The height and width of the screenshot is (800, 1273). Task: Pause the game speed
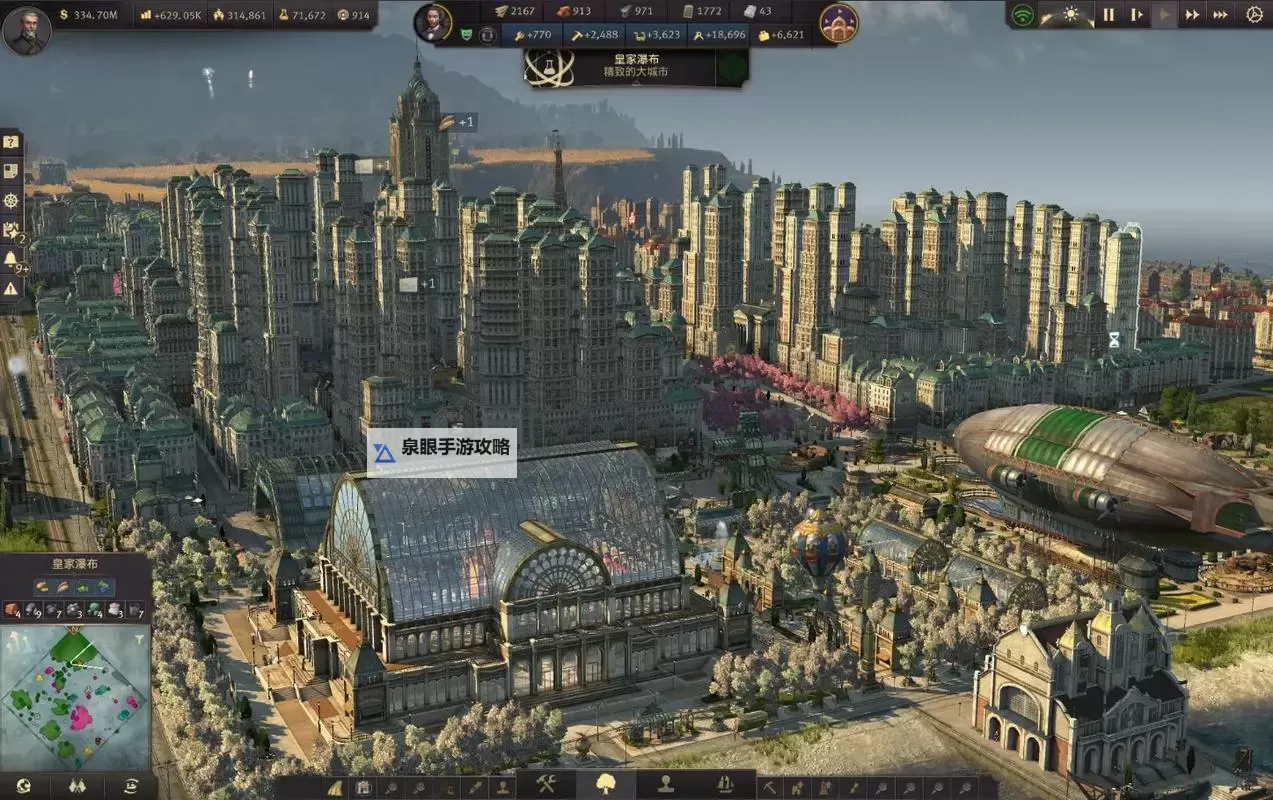coord(1108,15)
